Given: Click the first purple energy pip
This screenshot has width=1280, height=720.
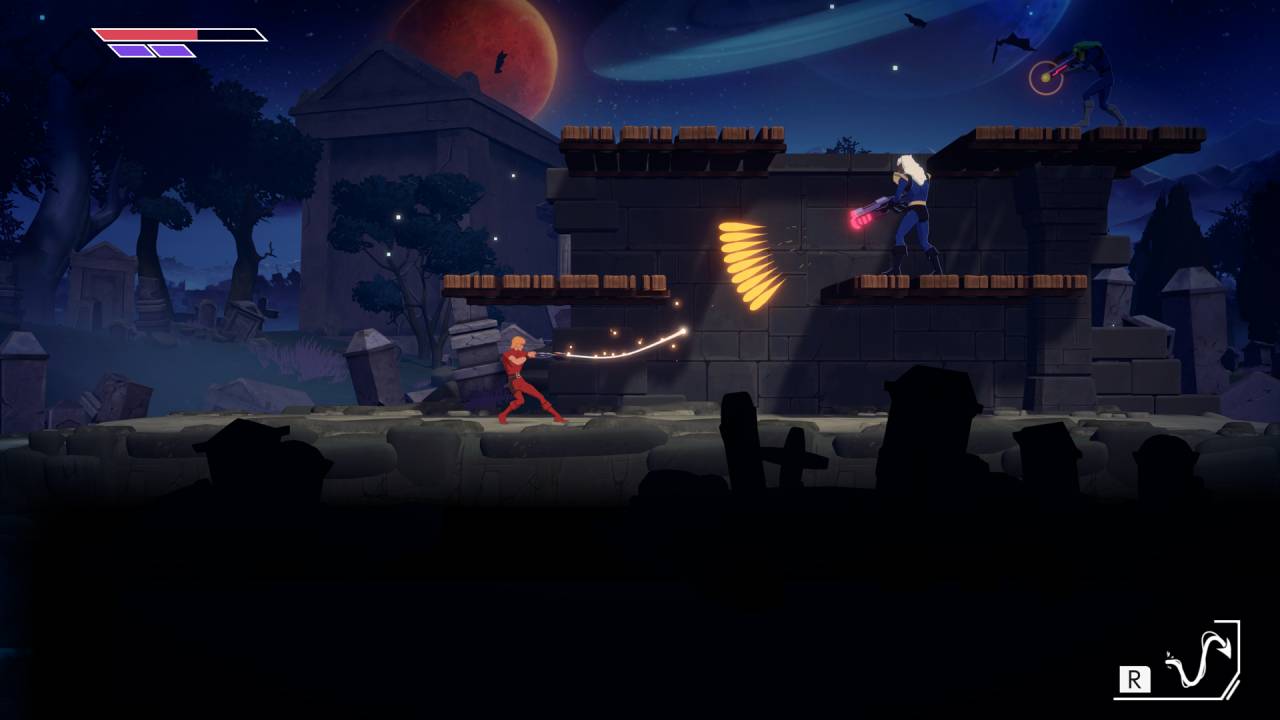Looking at the screenshot, I should click(x=130, y=50).
